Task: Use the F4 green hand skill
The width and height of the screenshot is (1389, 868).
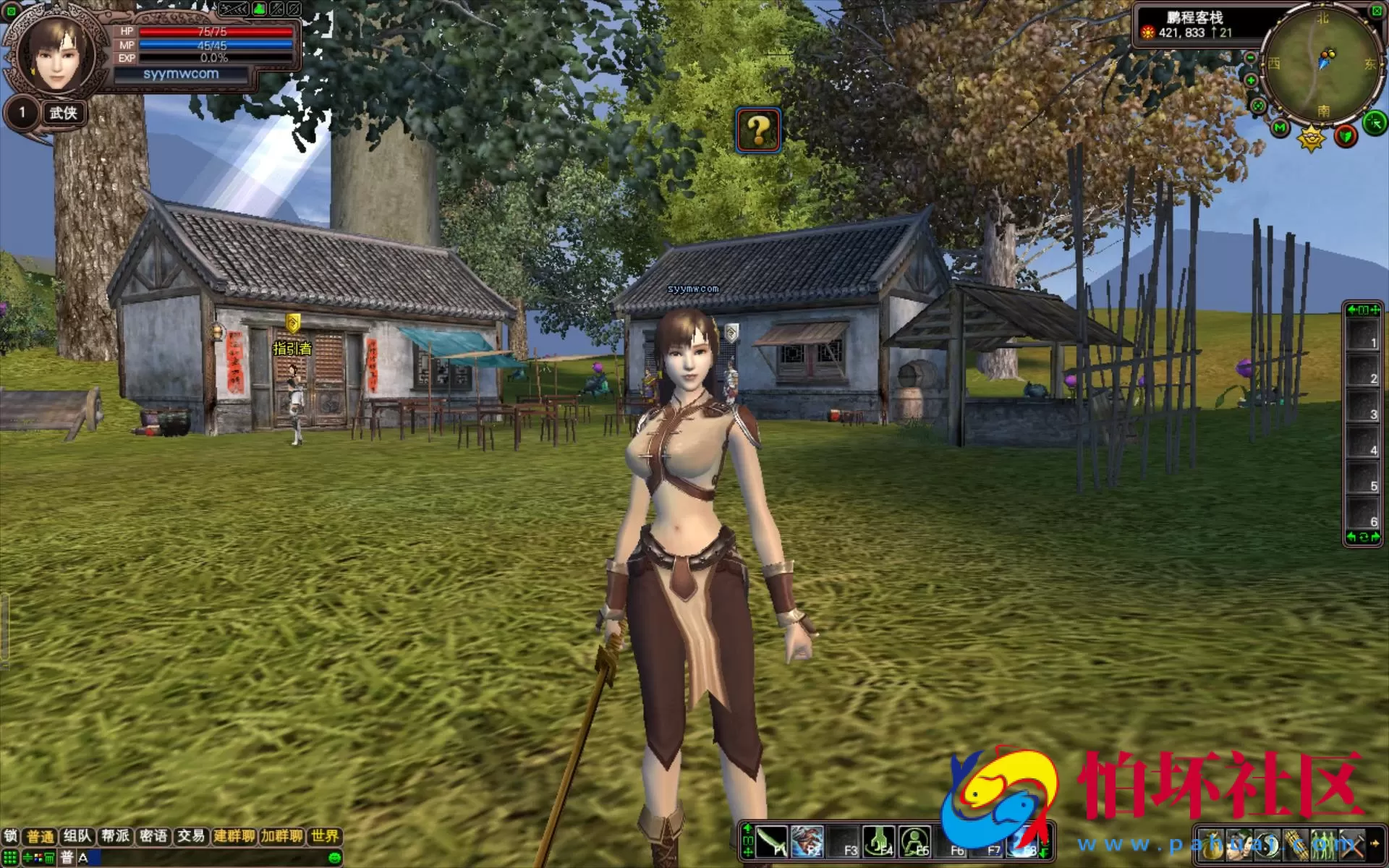Action: pyautogui.click(x=879, y=842)
